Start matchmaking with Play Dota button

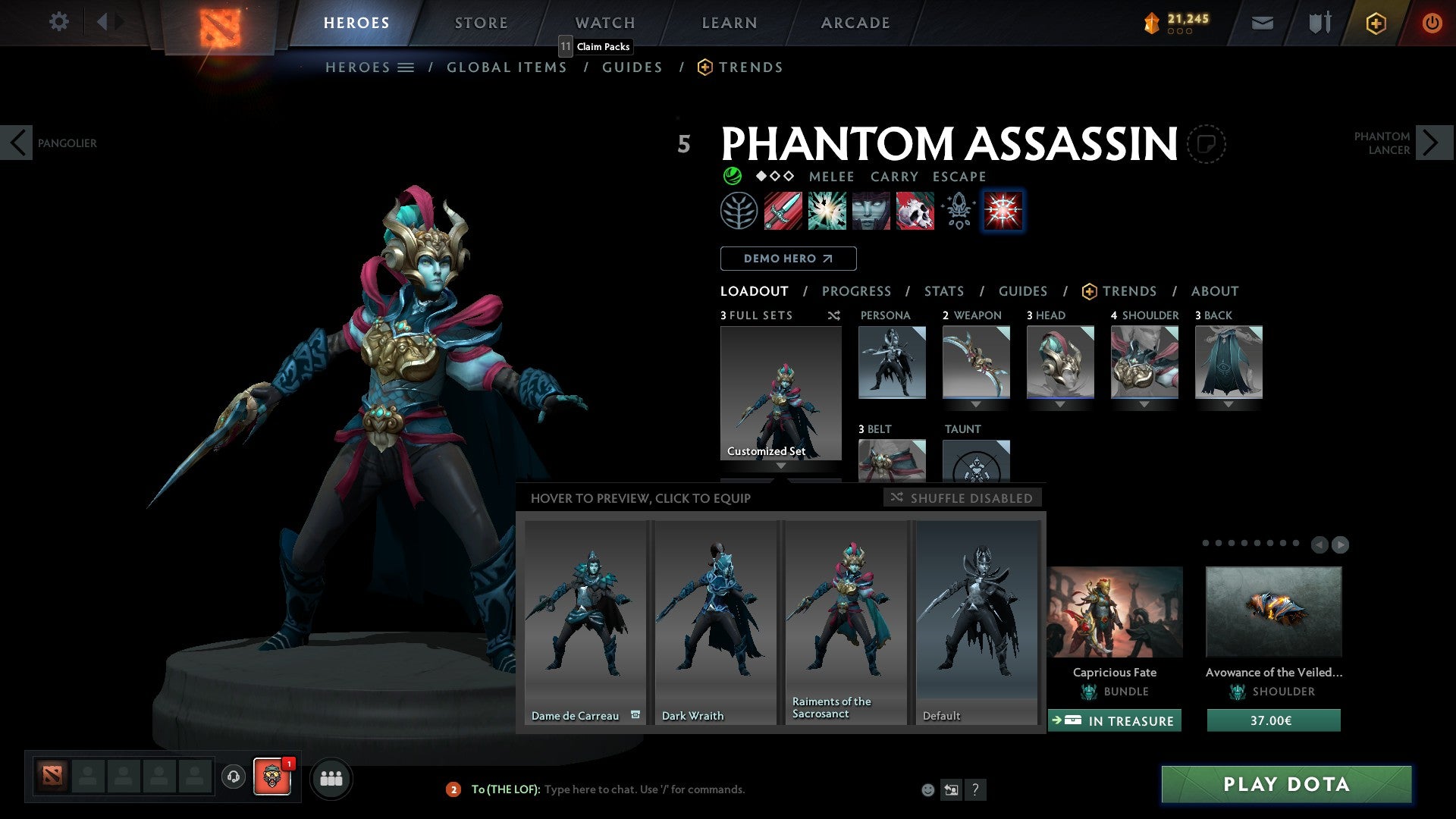coord(1286,784)
